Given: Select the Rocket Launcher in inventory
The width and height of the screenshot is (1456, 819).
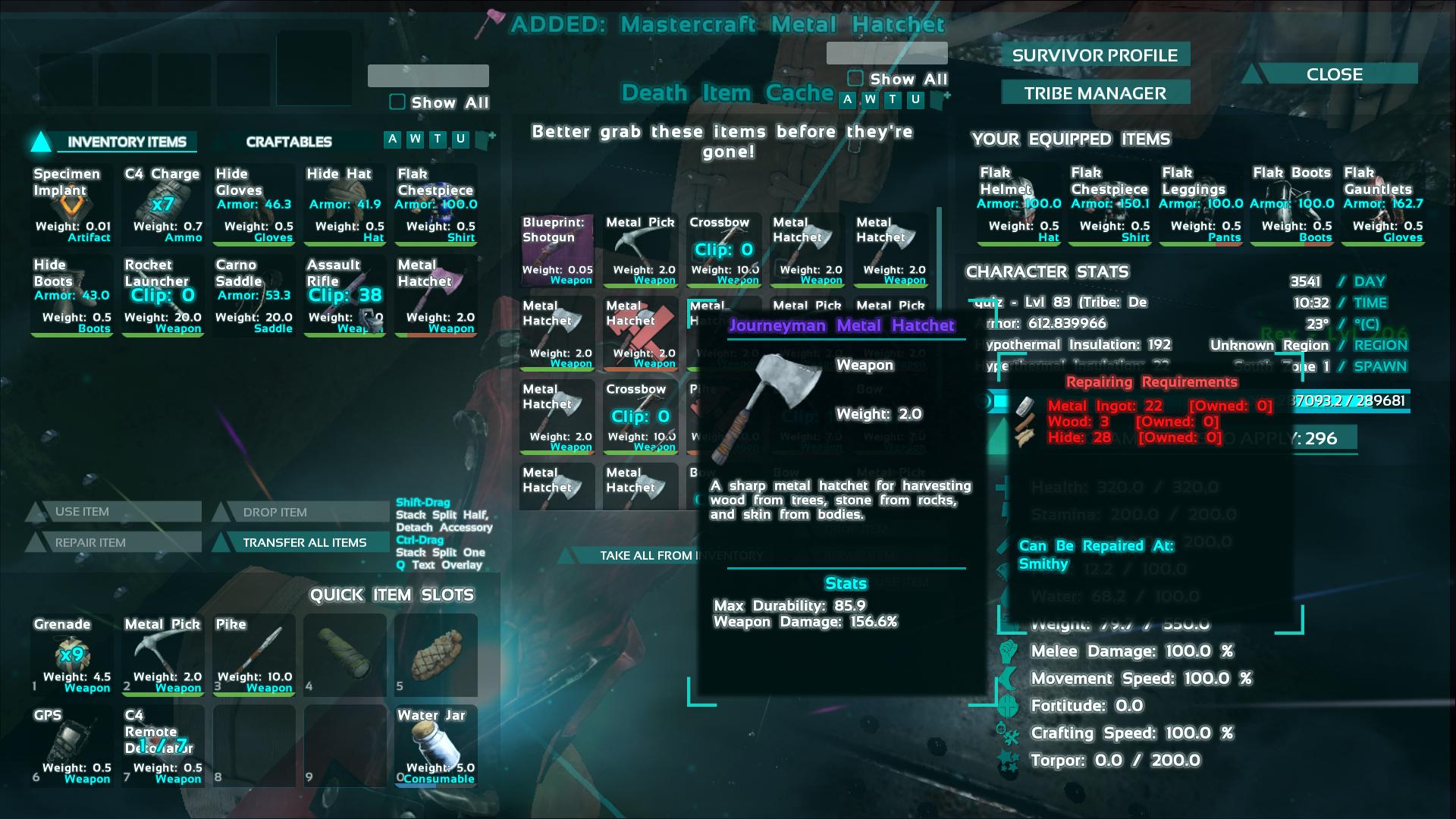Looking at the screenshot, I should 163,296.
